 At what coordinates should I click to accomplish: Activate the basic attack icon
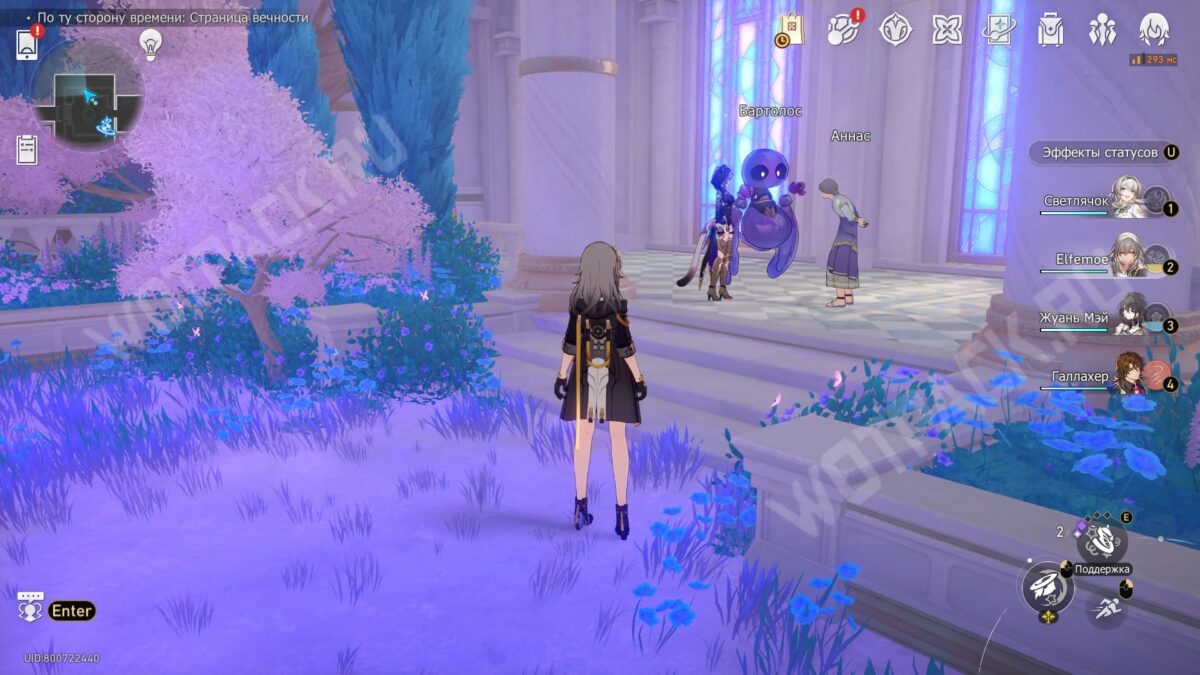pyautogui.click(x=1047, y=587)
